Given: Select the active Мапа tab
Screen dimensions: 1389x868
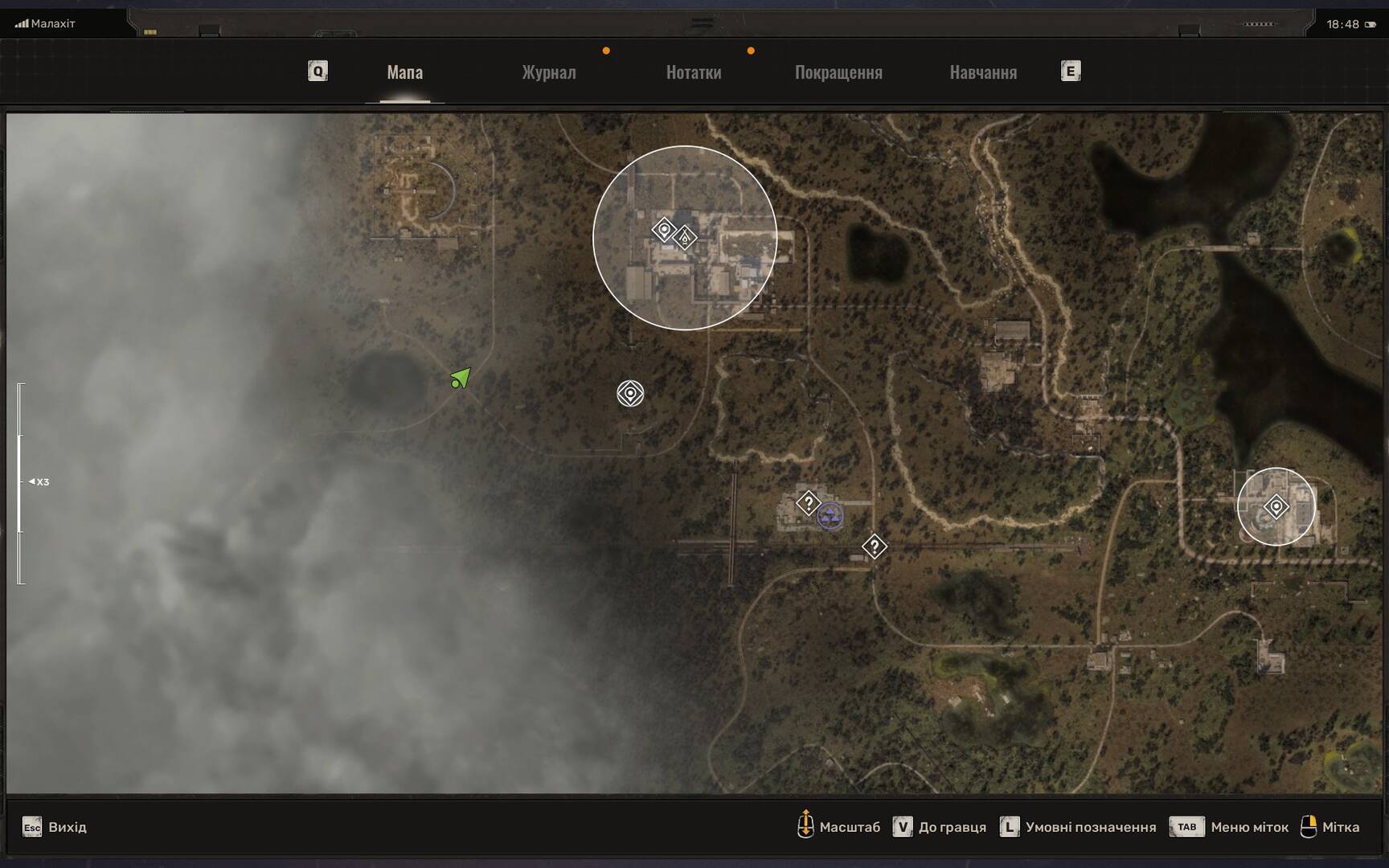Looking at the screenshot, I should point(404,72).
